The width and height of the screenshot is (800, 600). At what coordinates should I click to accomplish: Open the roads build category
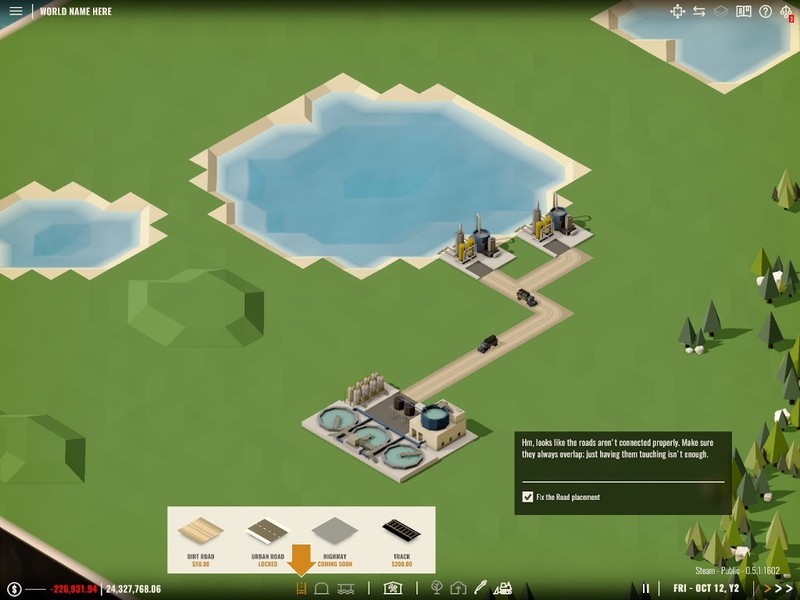point(299,589)
